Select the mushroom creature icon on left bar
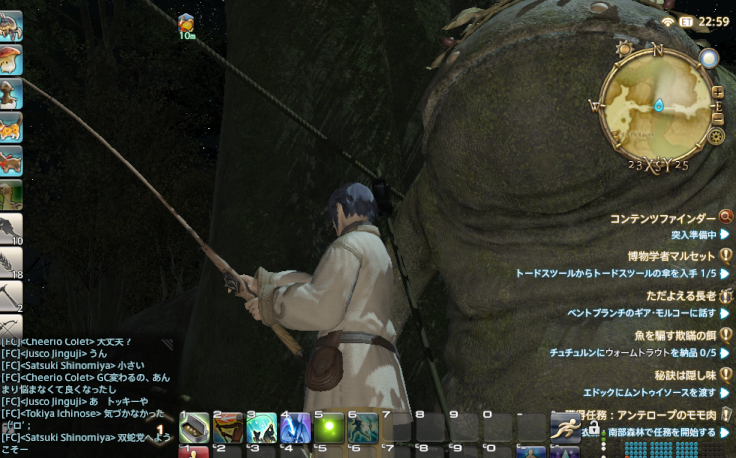Image resolution: width=736 pixels, height=458 pixels. (11, 58)
